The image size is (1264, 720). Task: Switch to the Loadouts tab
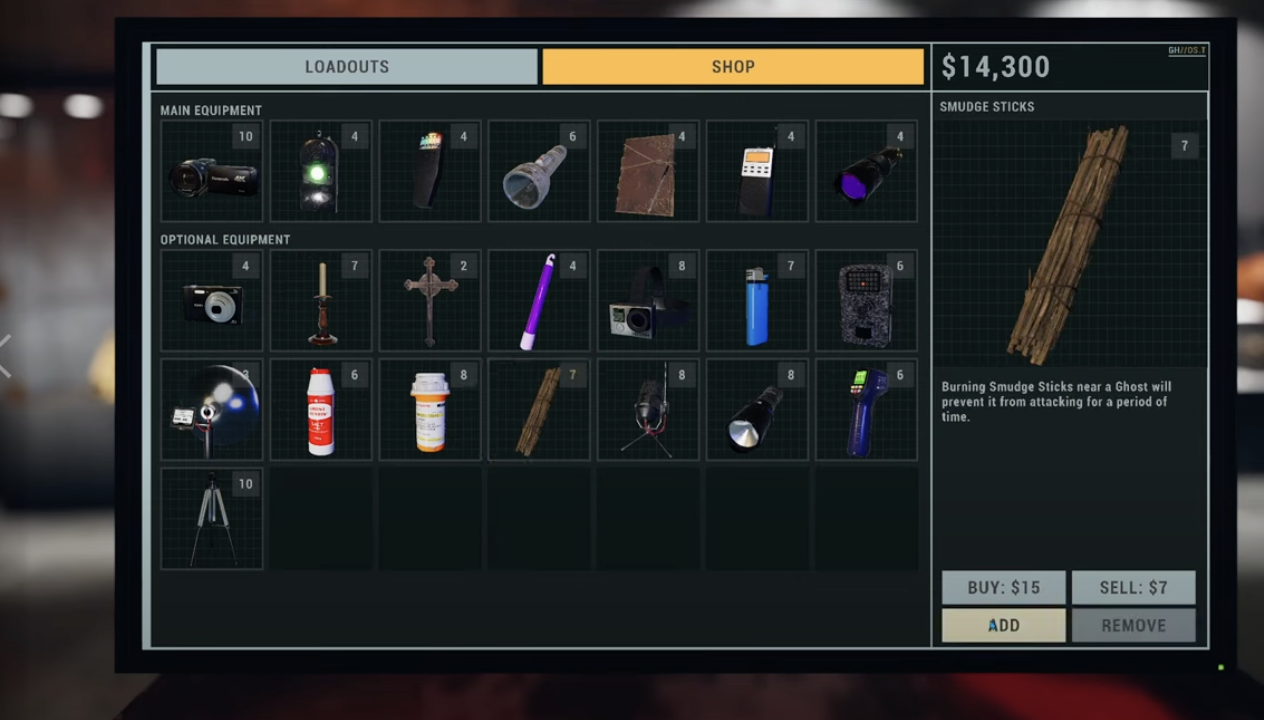pos(346,67)
